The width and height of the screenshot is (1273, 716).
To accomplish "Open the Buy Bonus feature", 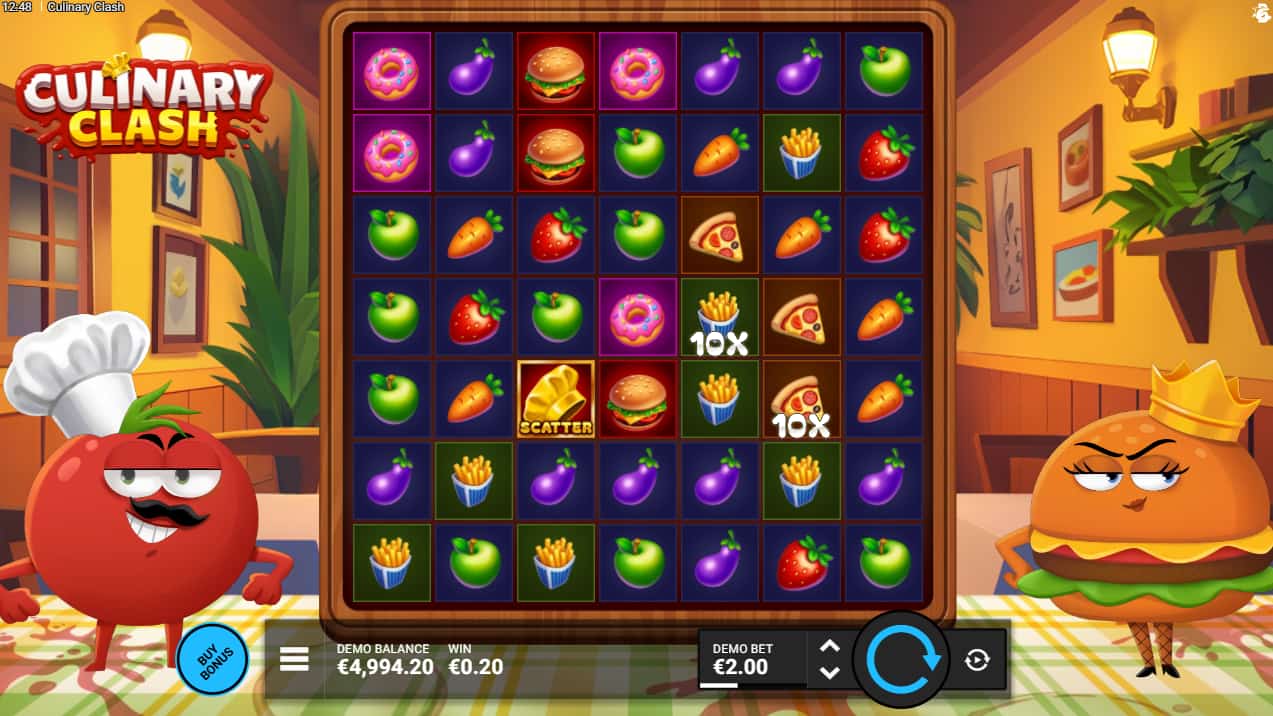I will tap(213, 659).
